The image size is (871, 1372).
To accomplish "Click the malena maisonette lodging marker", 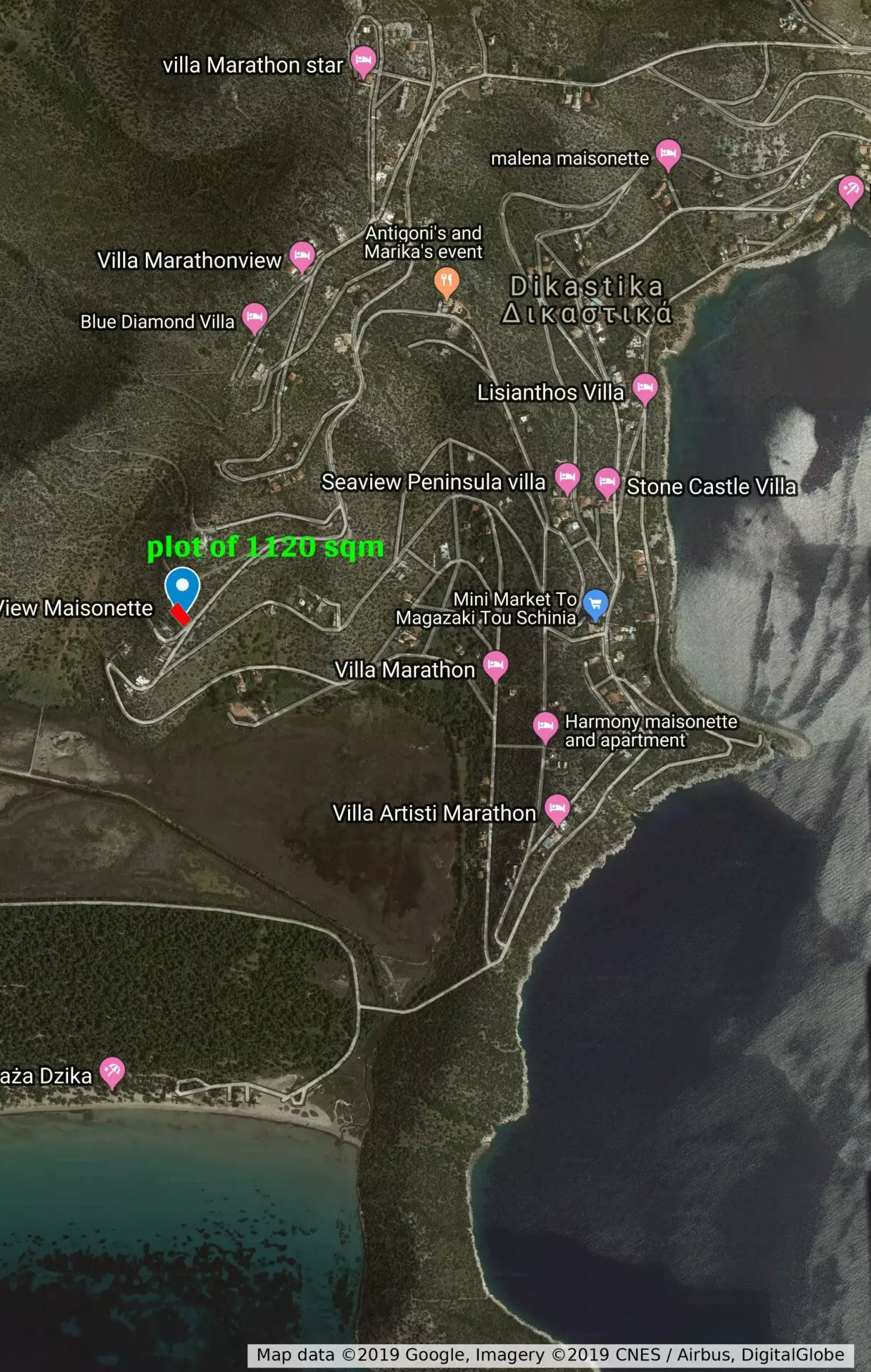I will point(668,154).
